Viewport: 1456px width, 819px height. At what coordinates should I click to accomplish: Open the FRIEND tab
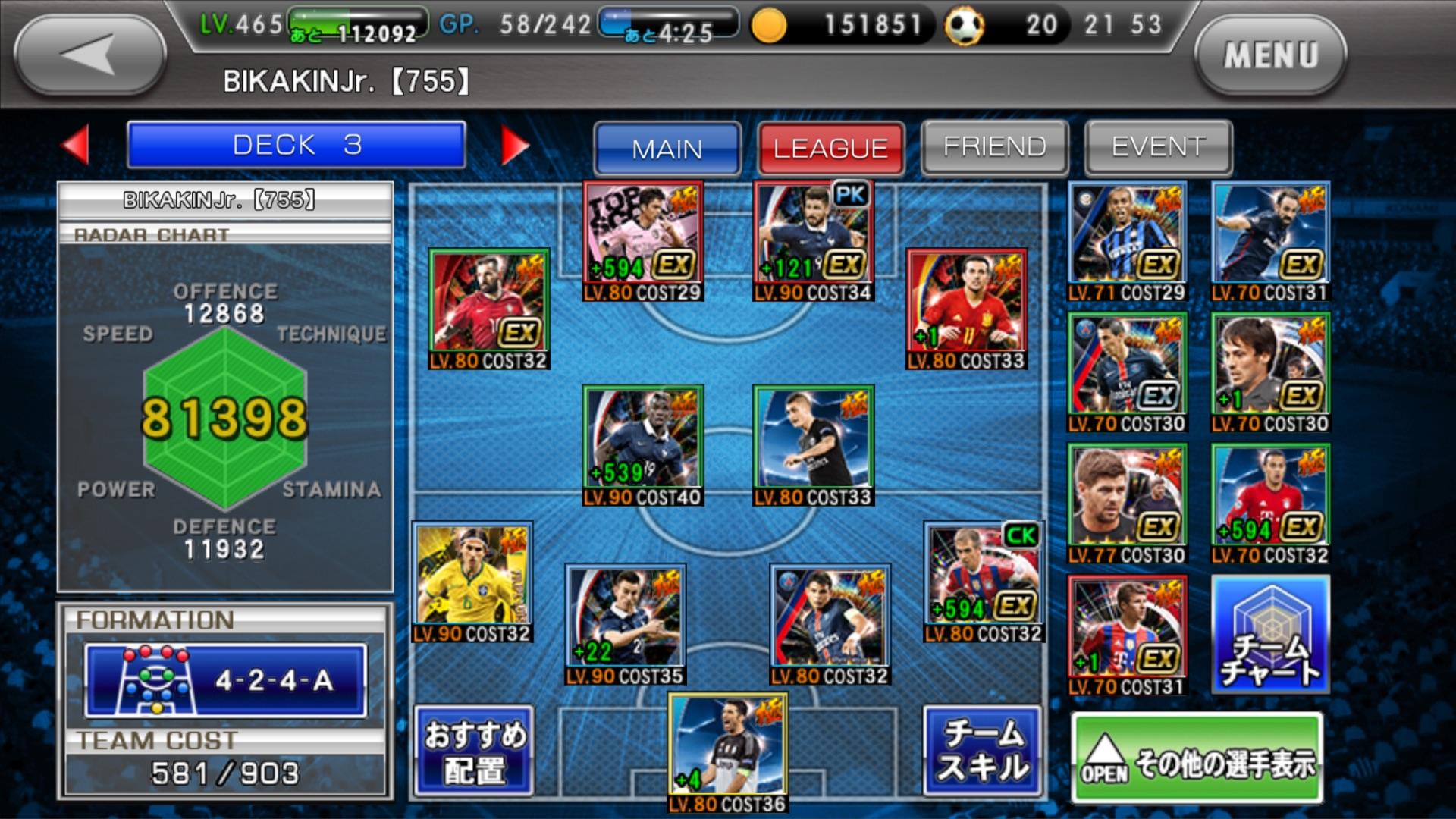click(994, 146)
